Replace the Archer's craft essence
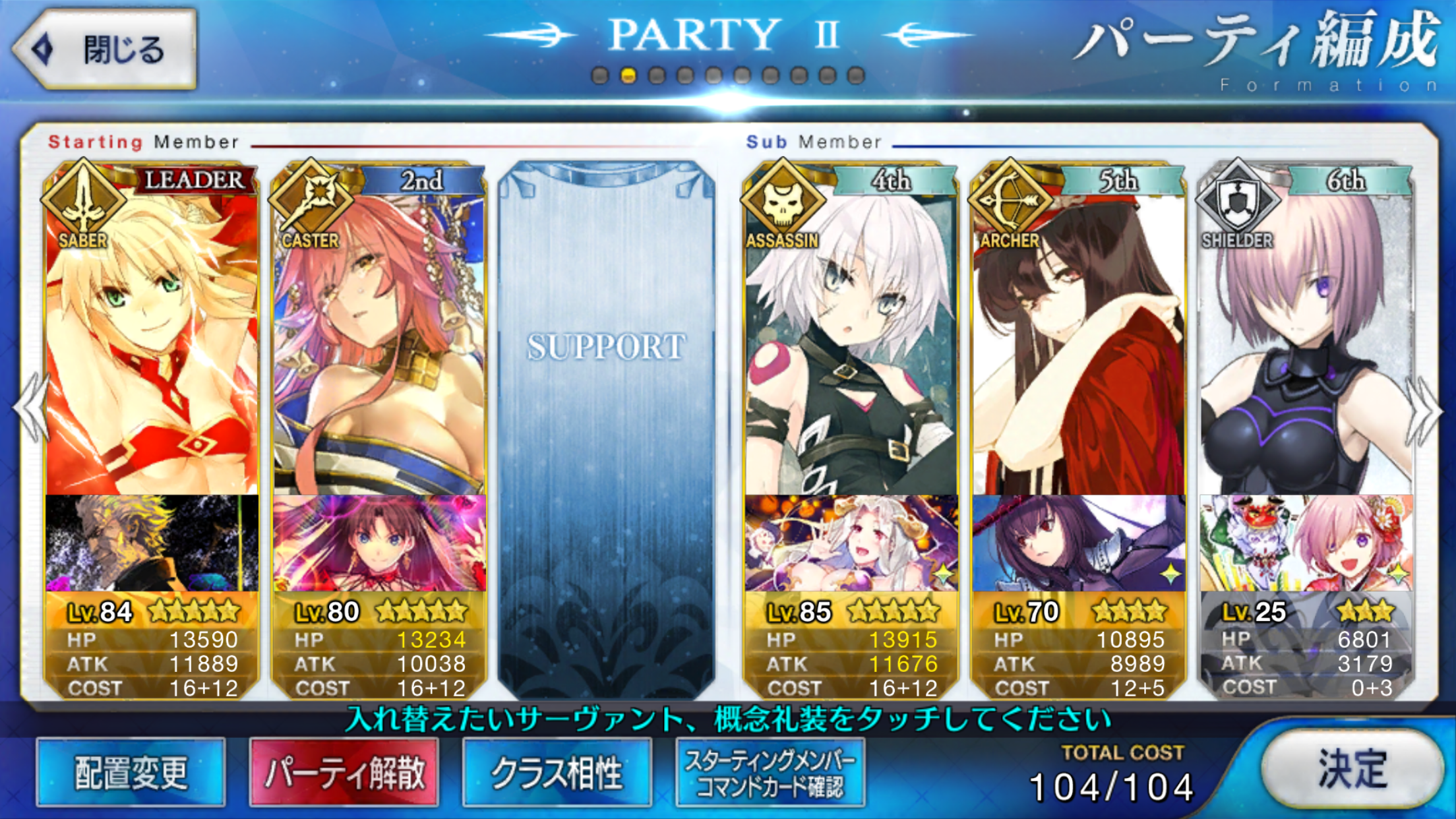This screenshot has width=1456, height=819. (x=1078, y=543)
